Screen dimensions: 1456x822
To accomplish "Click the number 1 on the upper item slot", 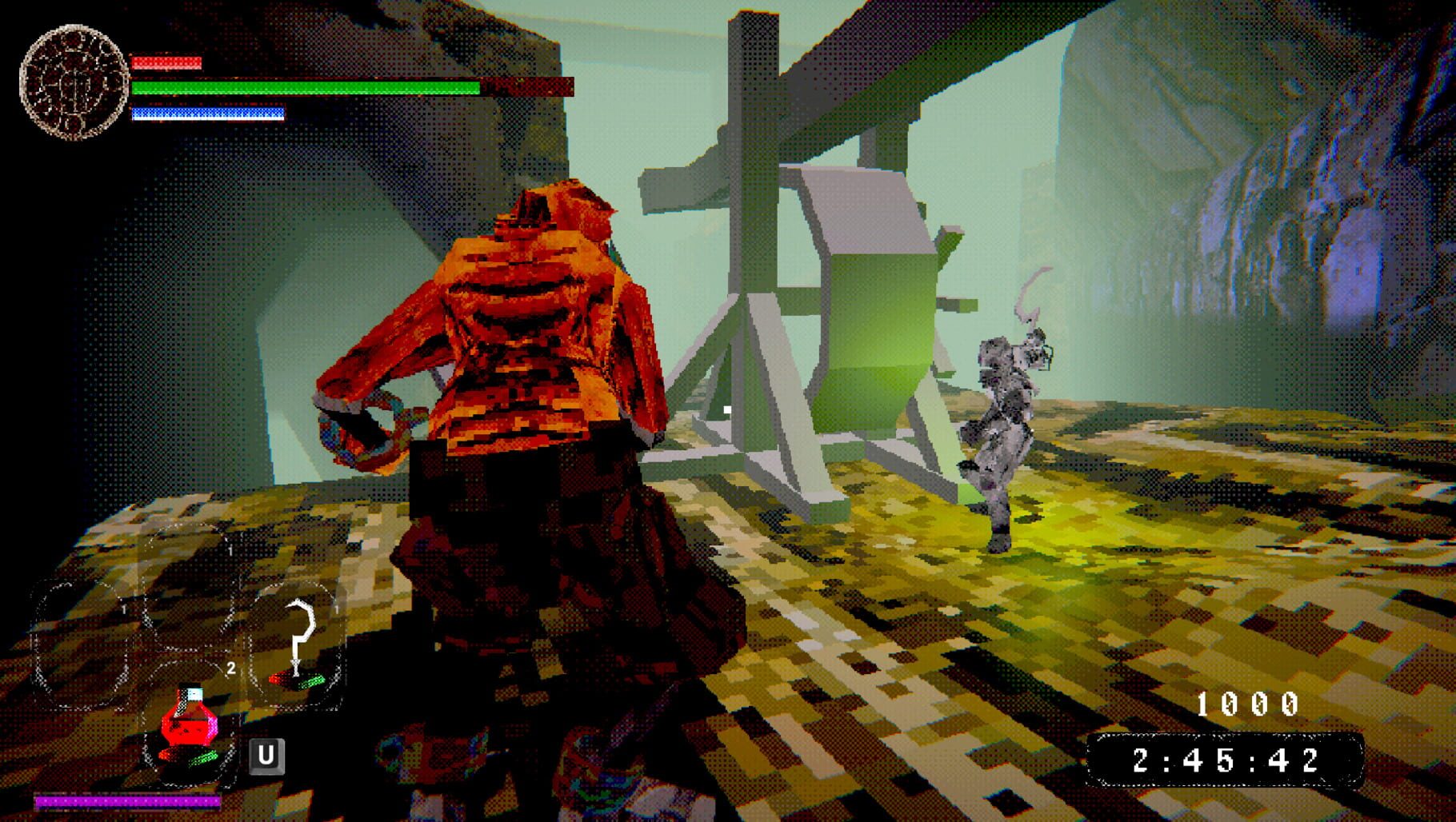I will pos(230,550).
